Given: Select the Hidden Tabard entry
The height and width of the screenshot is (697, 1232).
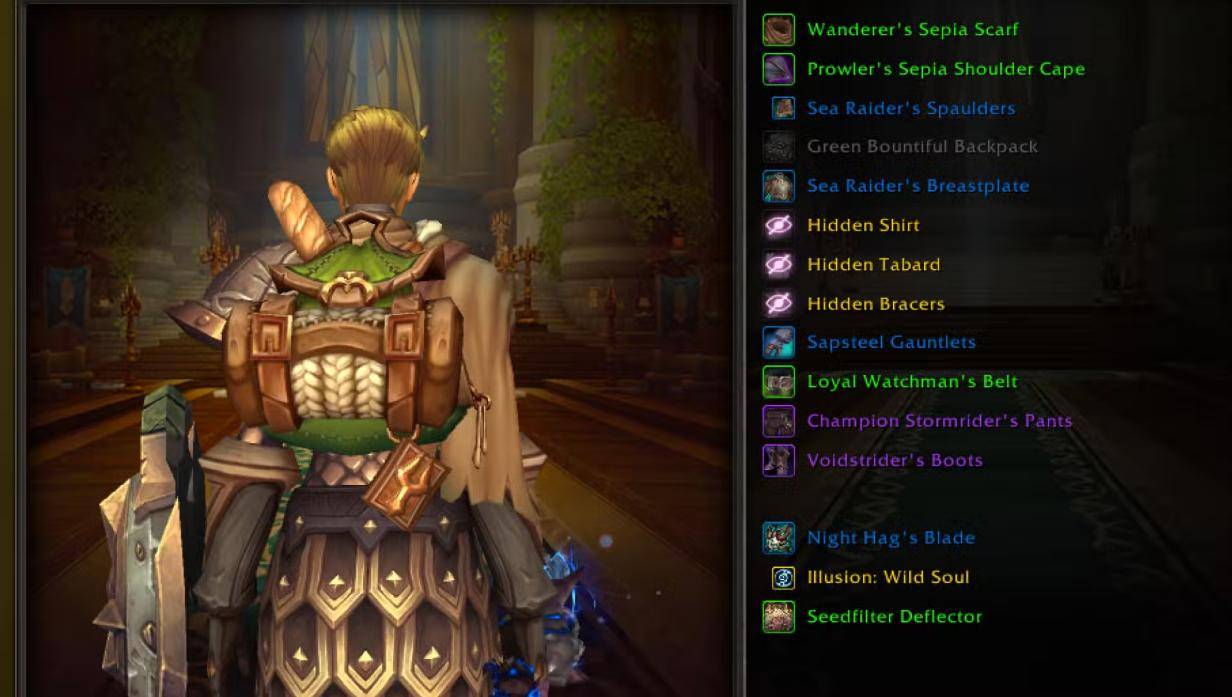Looking at the screenshot, I should 873,264.
